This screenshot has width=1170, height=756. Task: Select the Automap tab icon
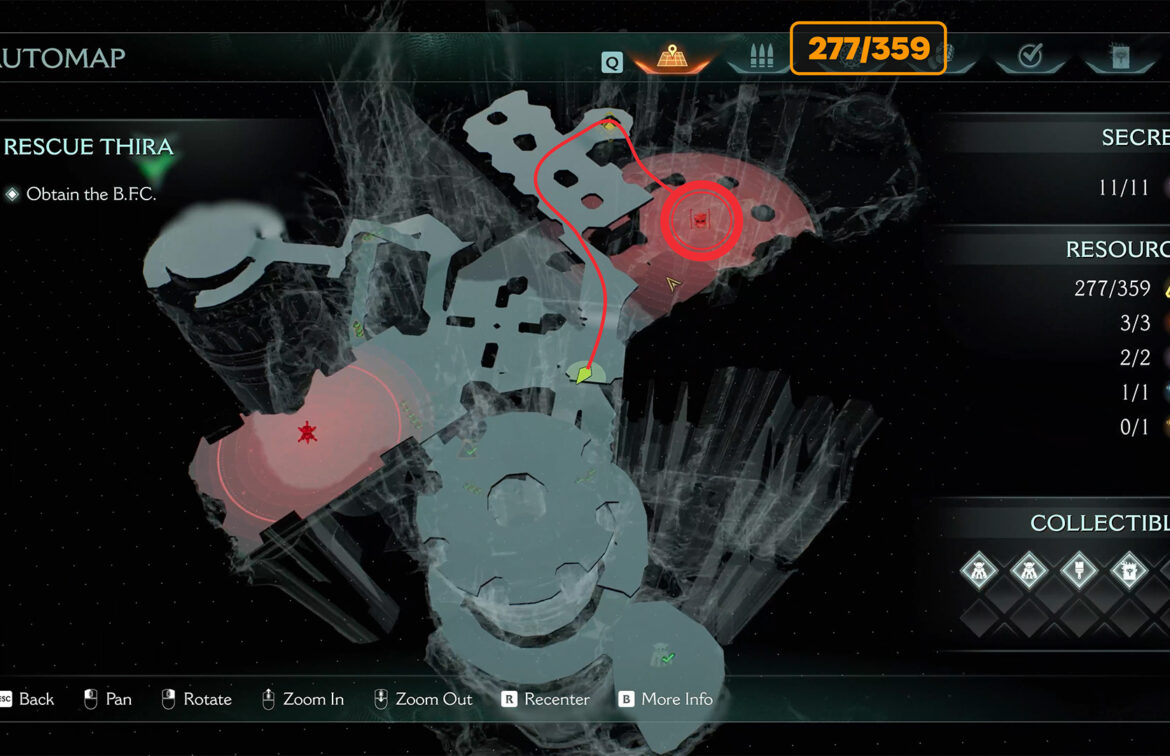669,57
